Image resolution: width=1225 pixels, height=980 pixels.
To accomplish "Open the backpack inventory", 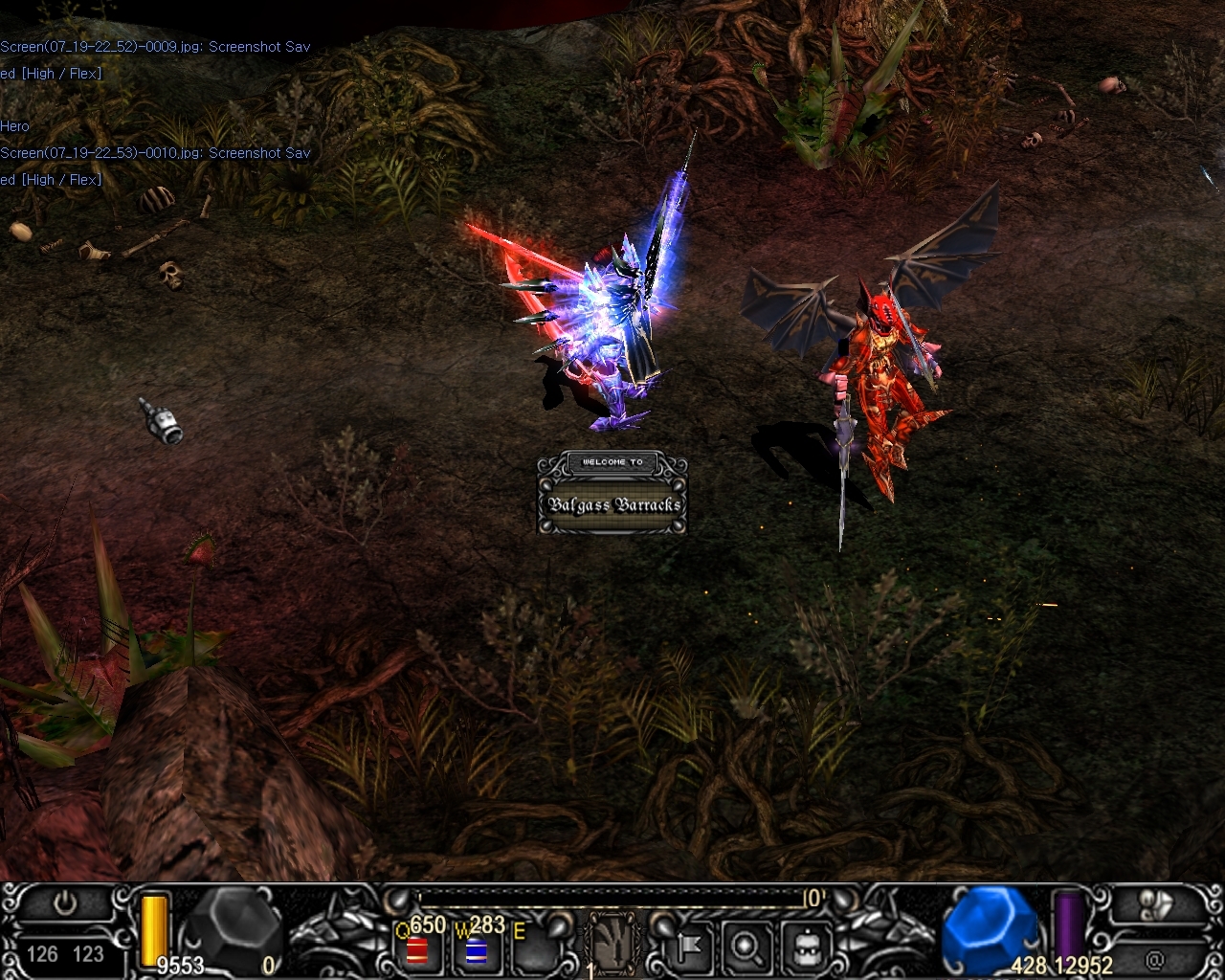I will pyautogui.click(x=802, y=947).
